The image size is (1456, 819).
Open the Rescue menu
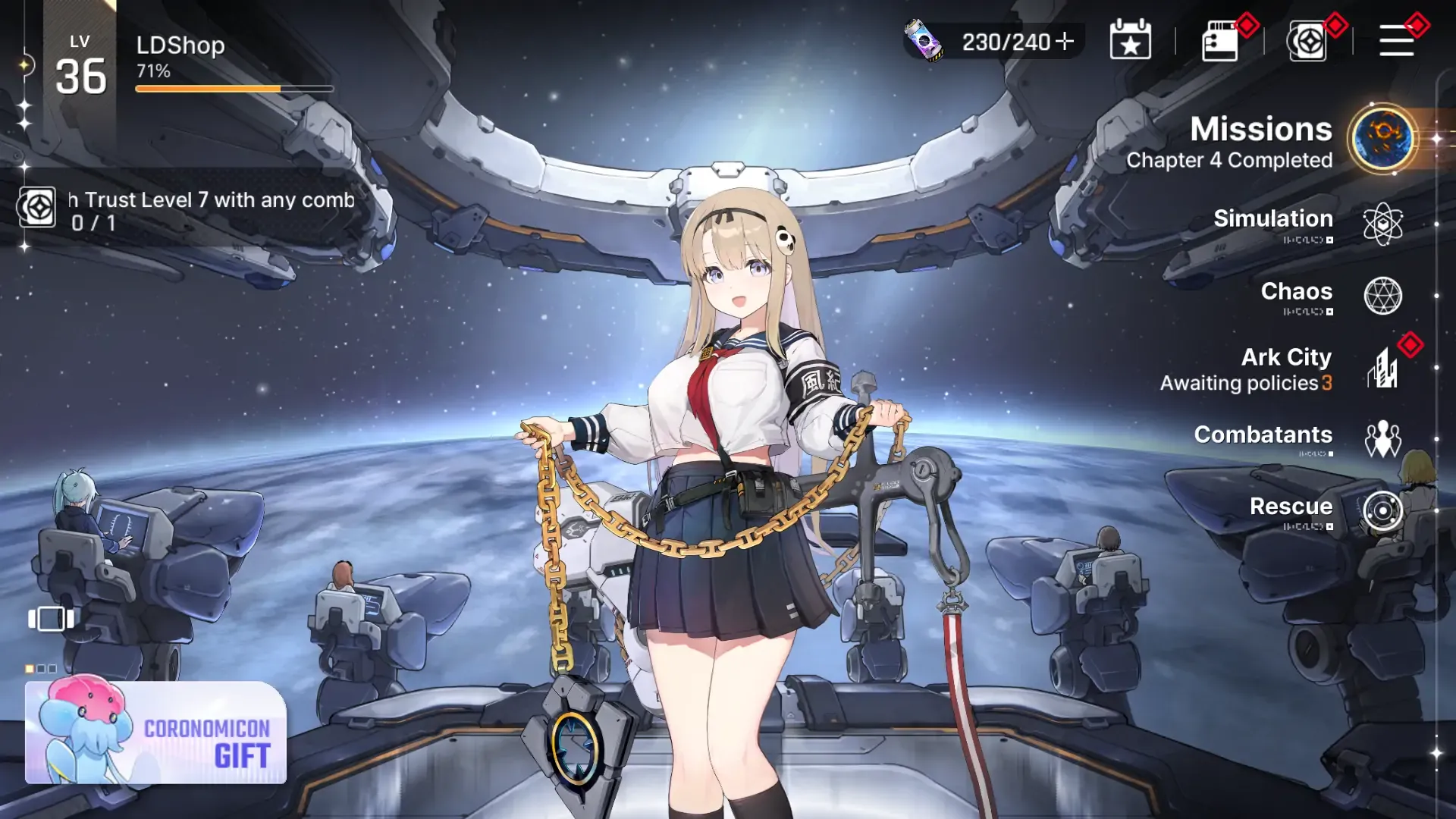1382,510
